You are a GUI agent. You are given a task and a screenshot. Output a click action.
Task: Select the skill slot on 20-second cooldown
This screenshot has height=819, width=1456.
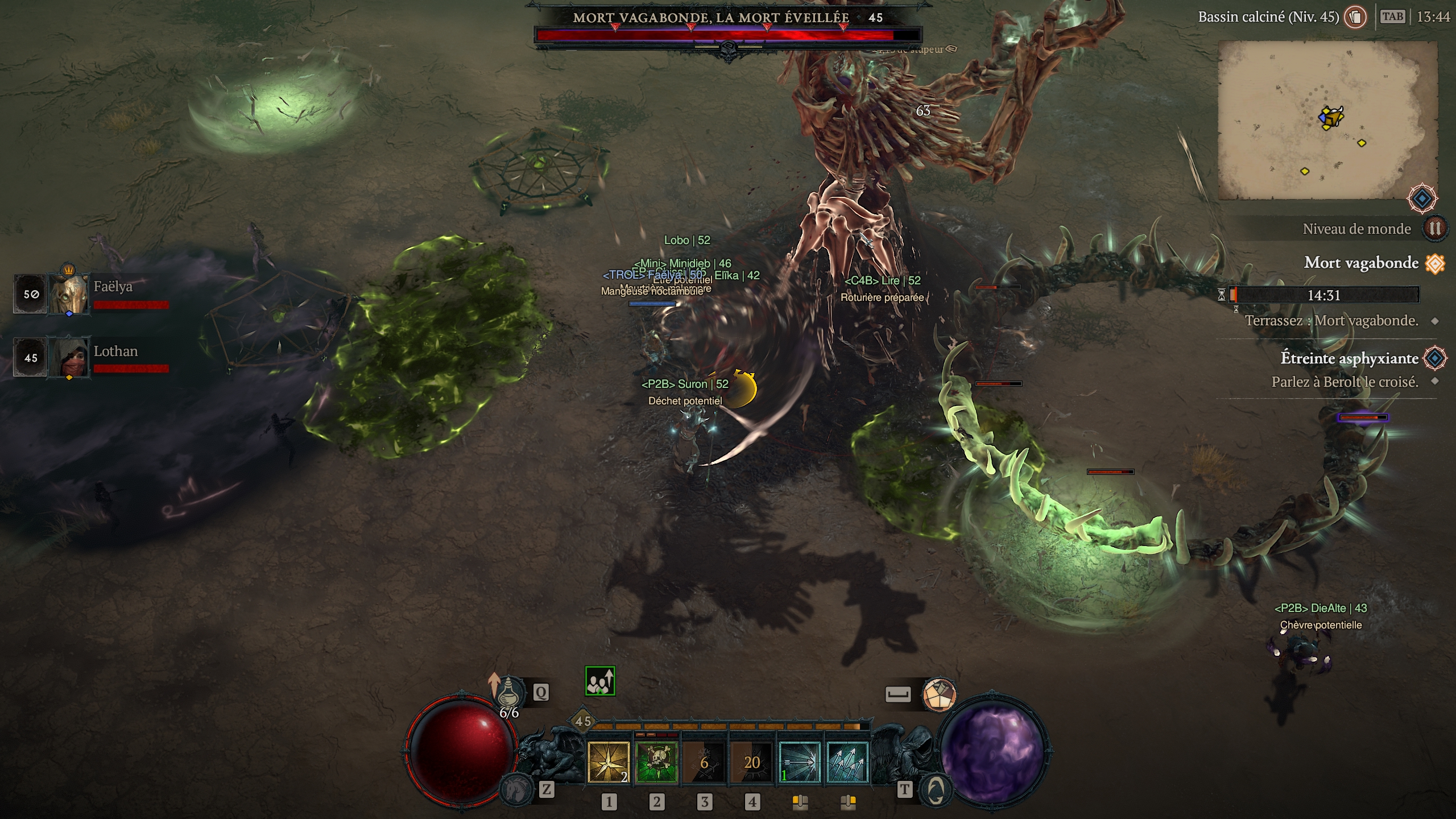coord(752,762)
